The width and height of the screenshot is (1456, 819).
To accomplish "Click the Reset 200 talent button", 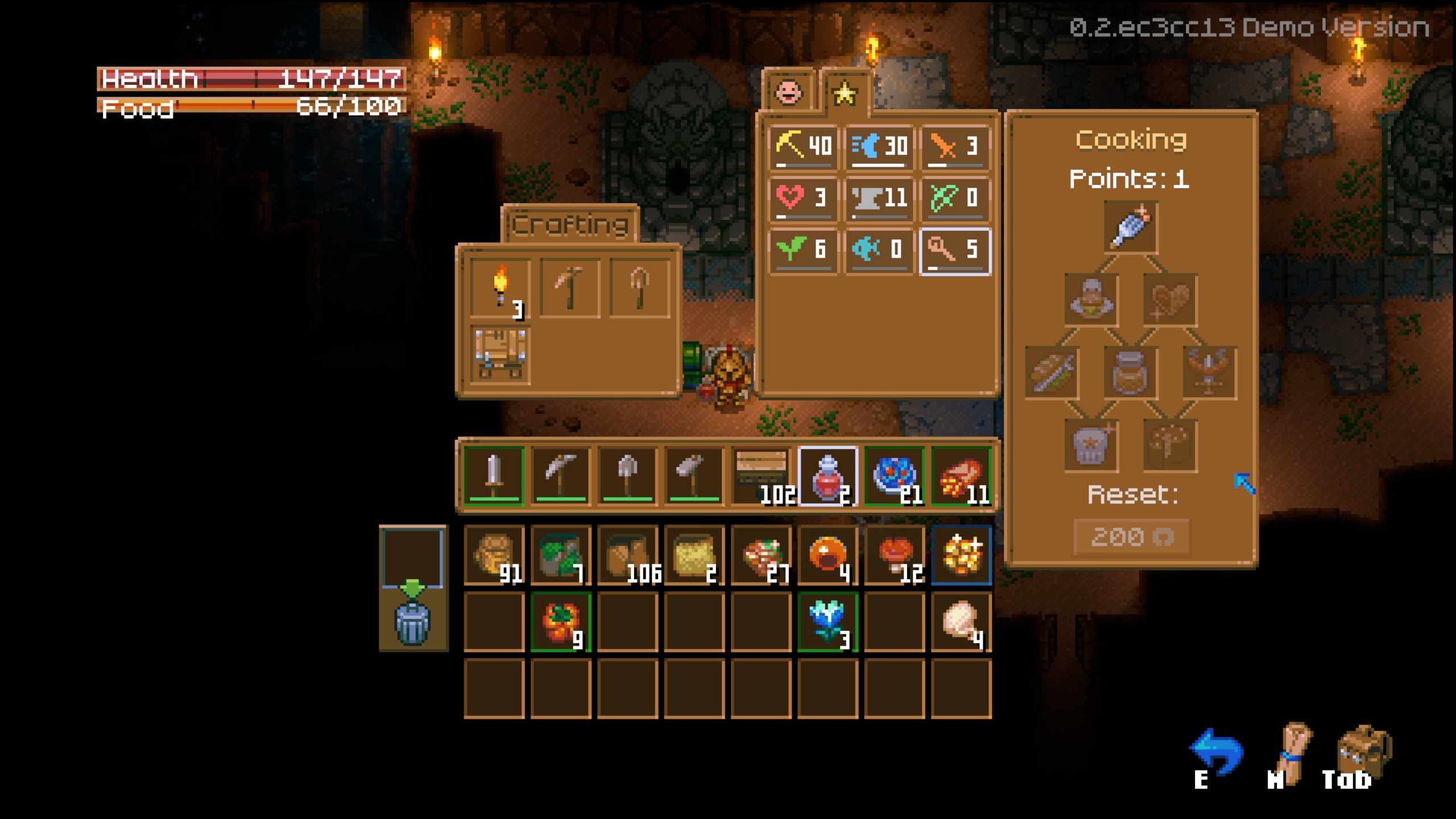I will tap(1131, 536).
